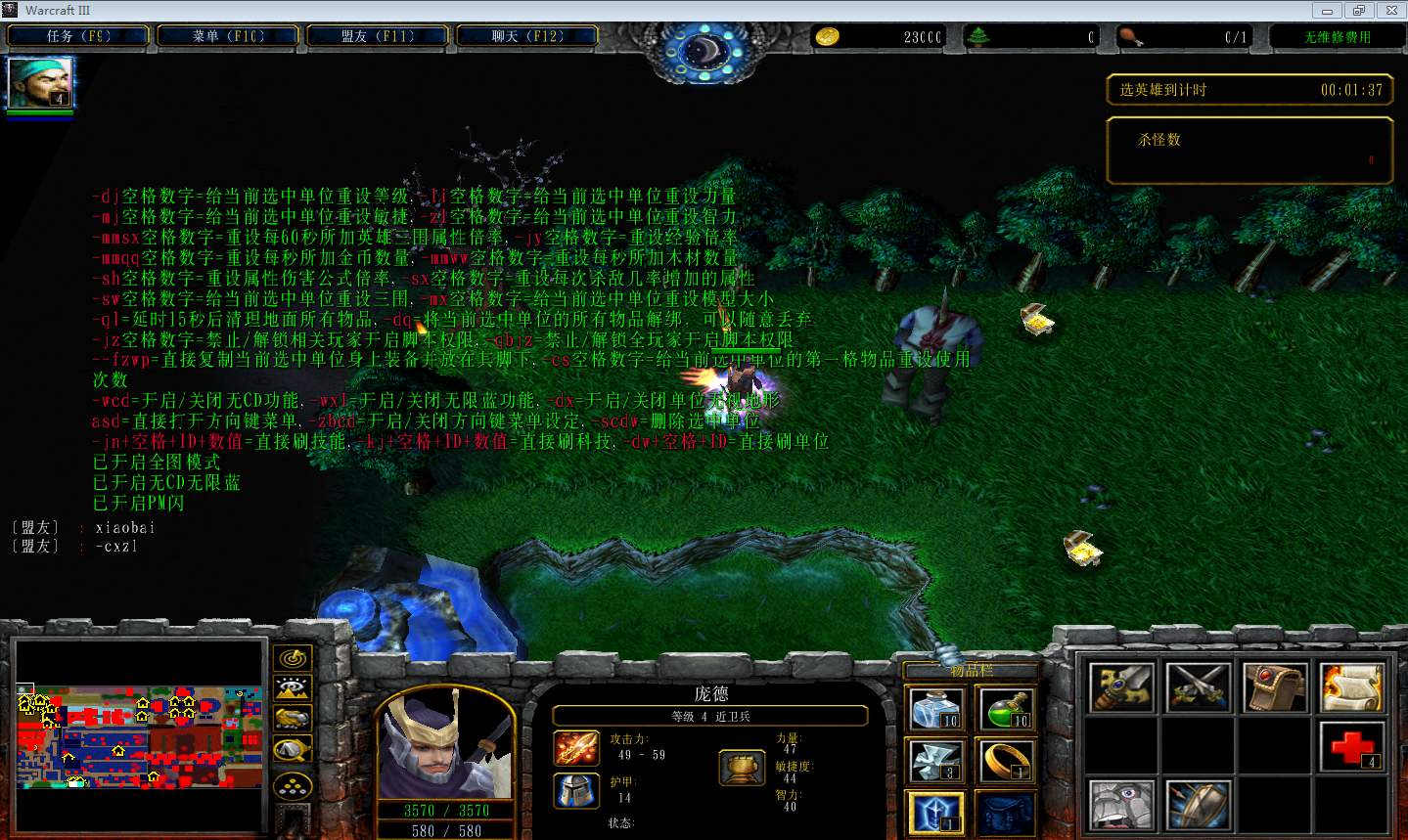Open the 菜单 (F10) game menu
The image size is (1408, 840).
pyautogui.click(x=228, y=36)
